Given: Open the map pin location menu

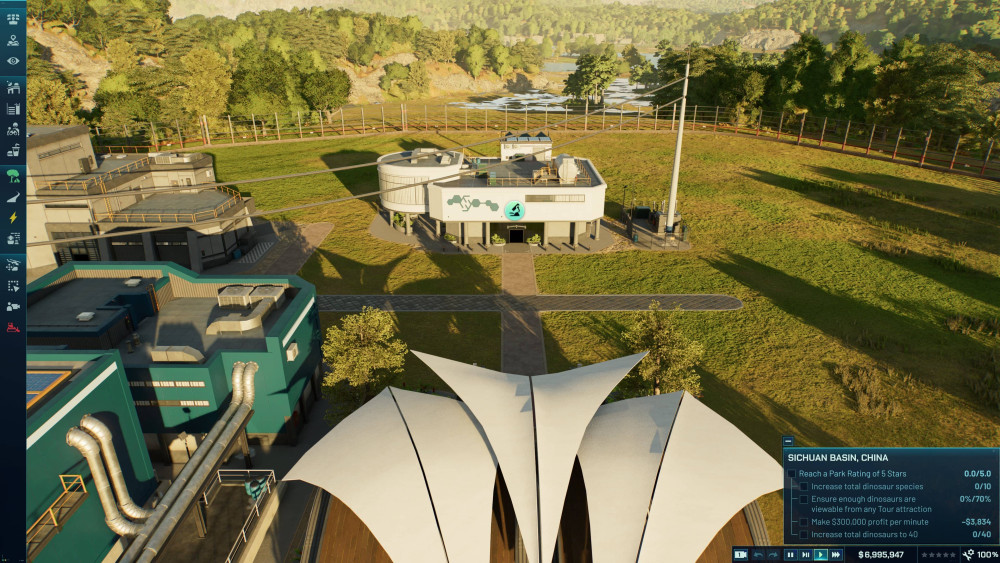Looking at the screenshot, I should click(x=13, y=41).
